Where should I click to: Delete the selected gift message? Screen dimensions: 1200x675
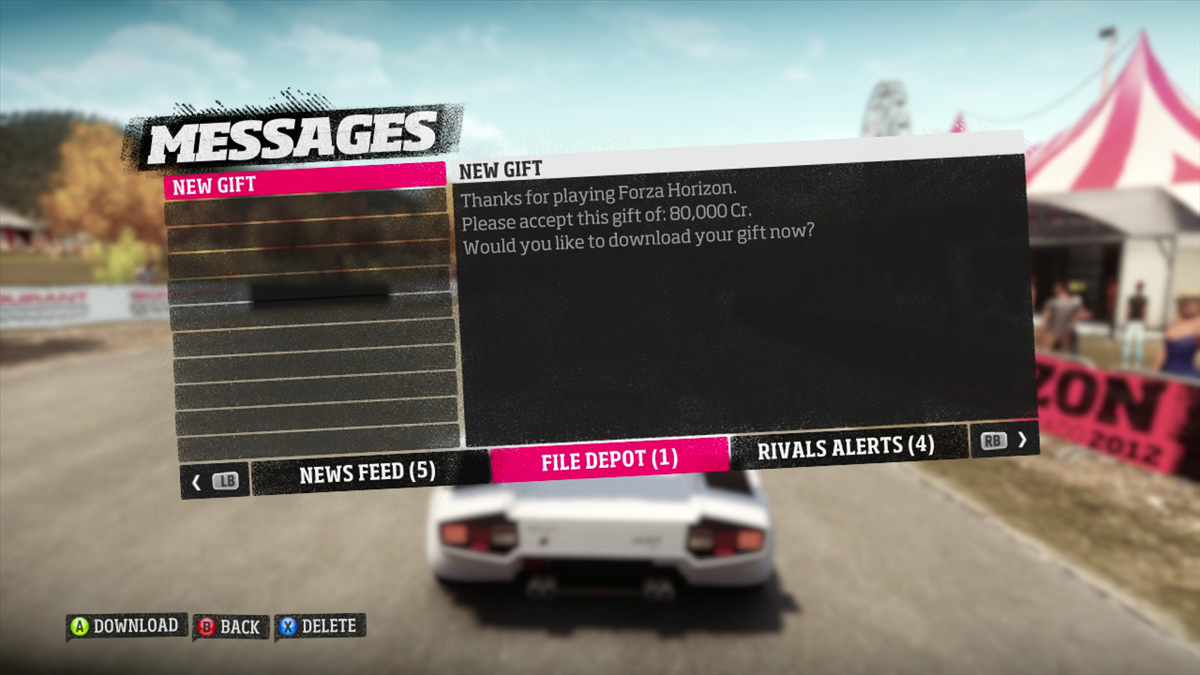(x=319, y=626)
